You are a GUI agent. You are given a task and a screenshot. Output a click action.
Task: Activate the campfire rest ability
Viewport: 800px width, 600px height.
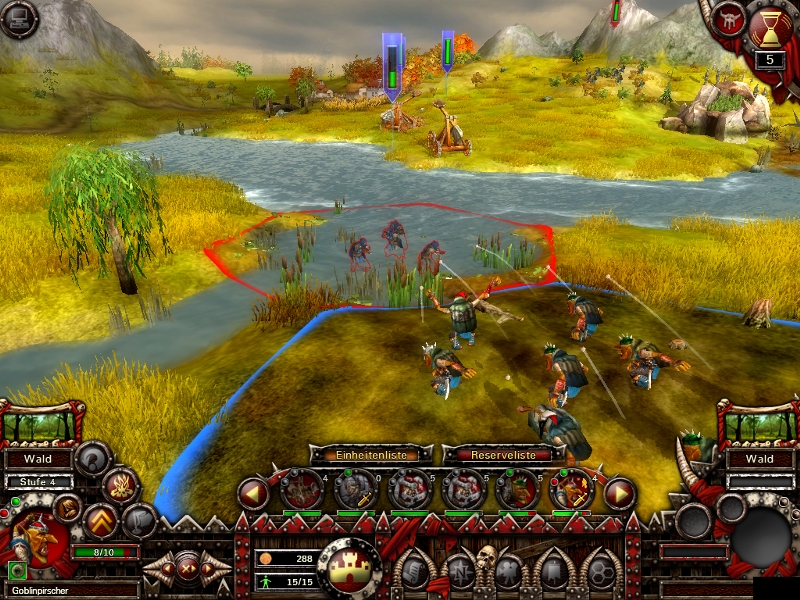tap(120, 487)
